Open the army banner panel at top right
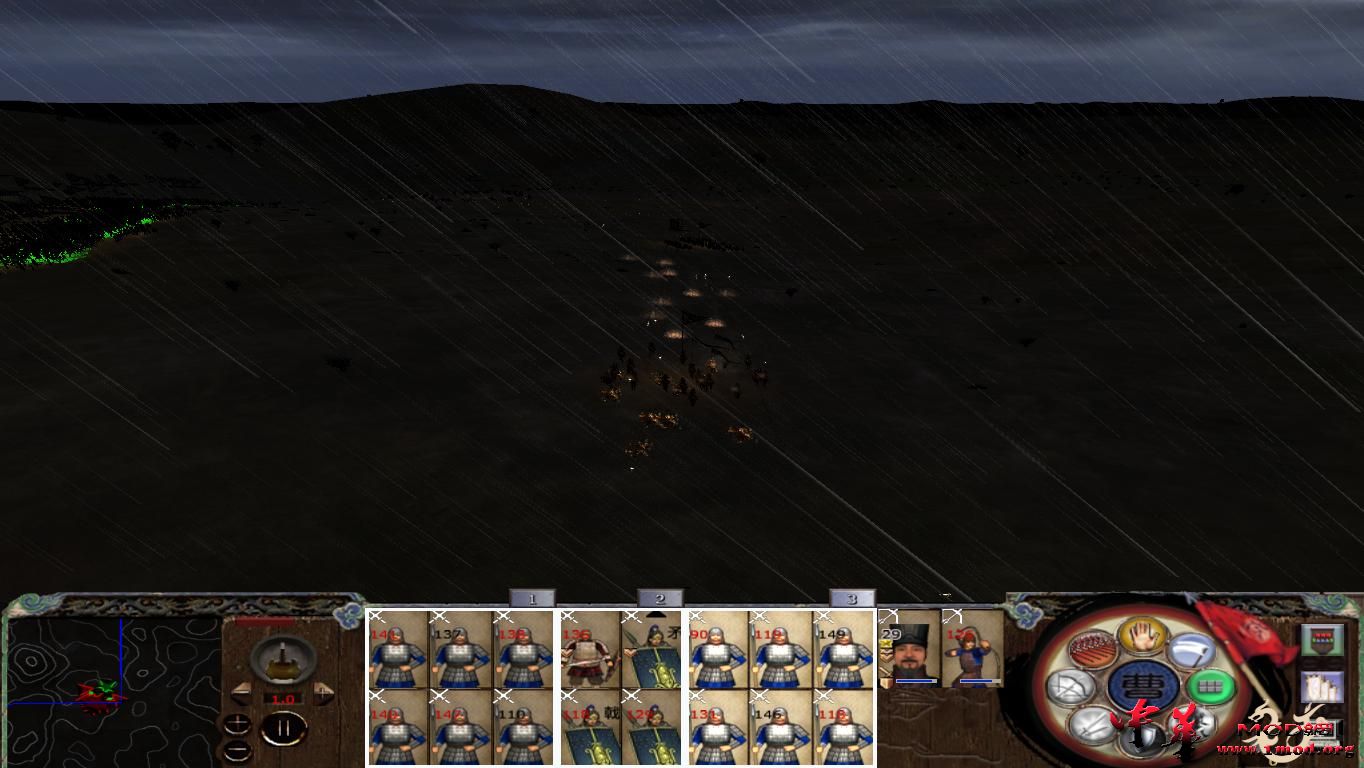Viewport: 1364px width, 768px height. point(1321,640)
